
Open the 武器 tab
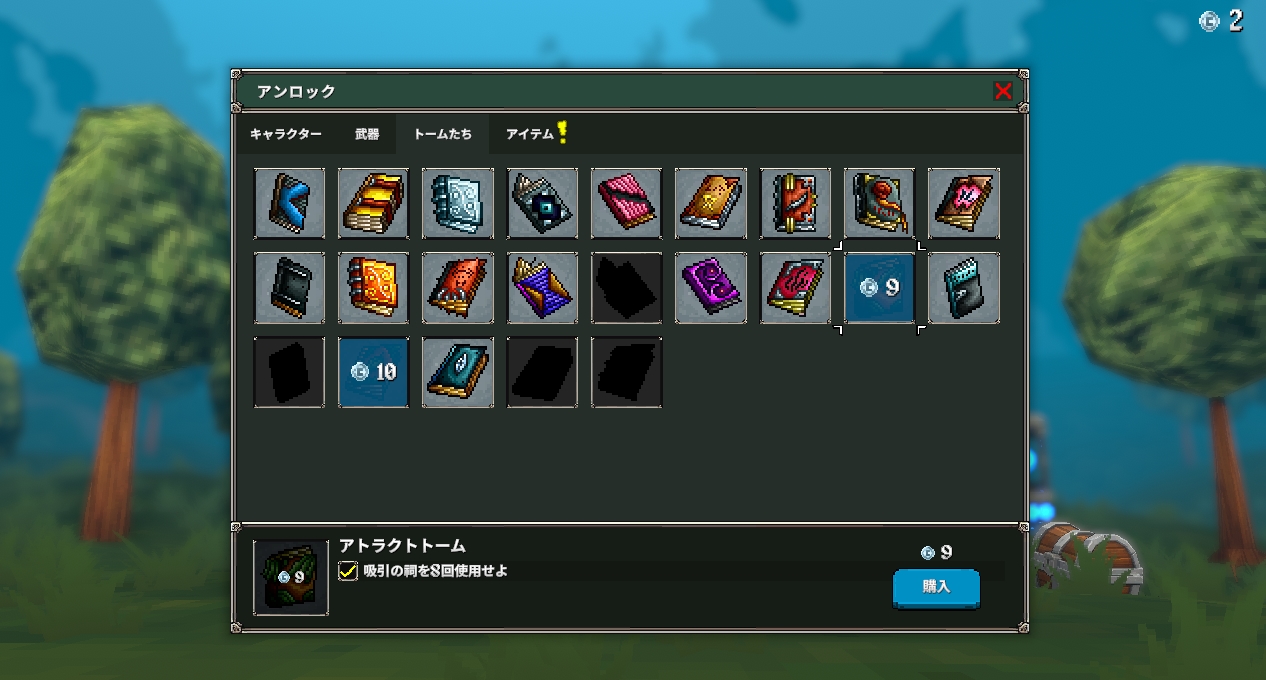coord(367,134)
